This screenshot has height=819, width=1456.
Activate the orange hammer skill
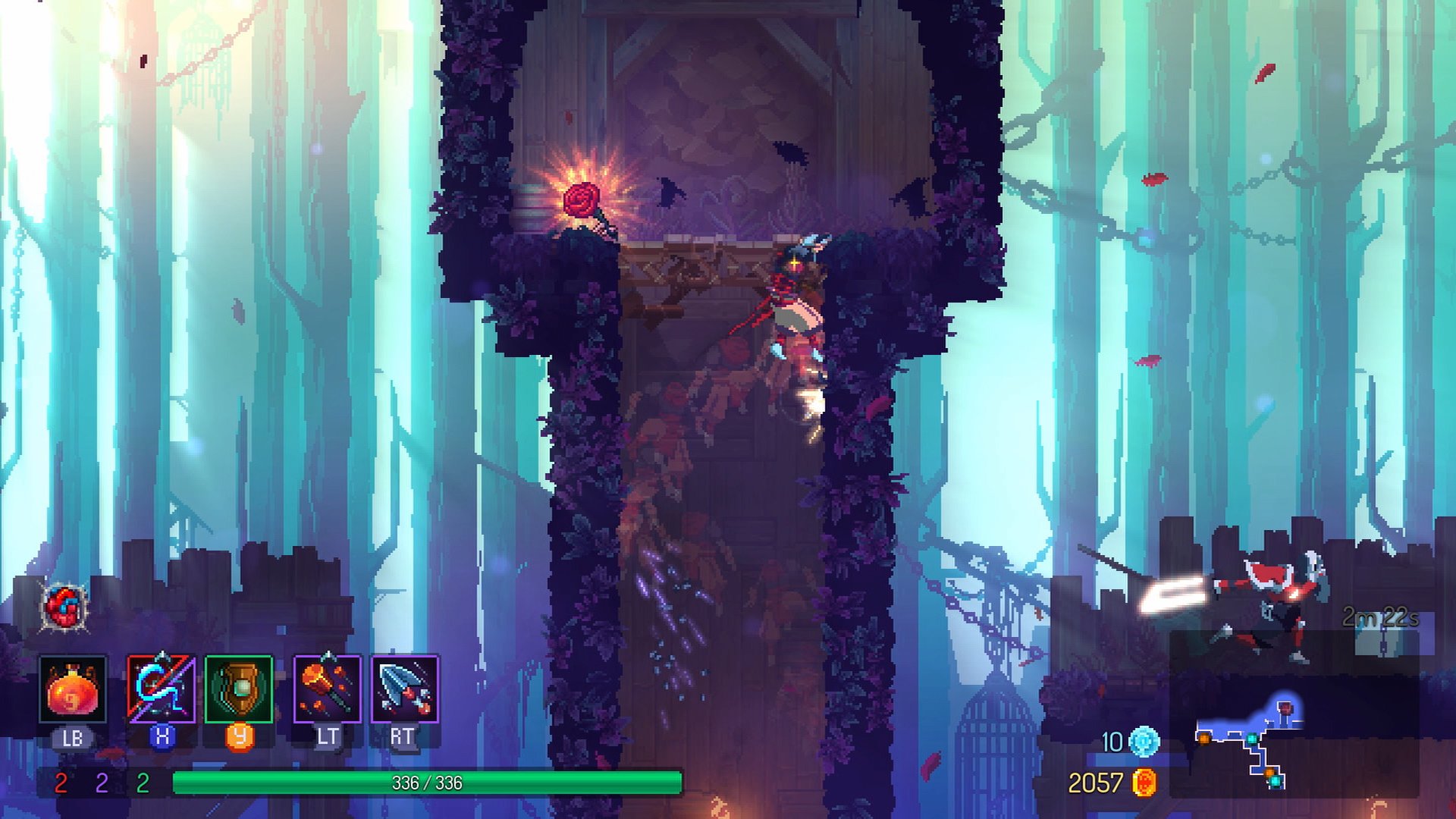coord(327,689)
